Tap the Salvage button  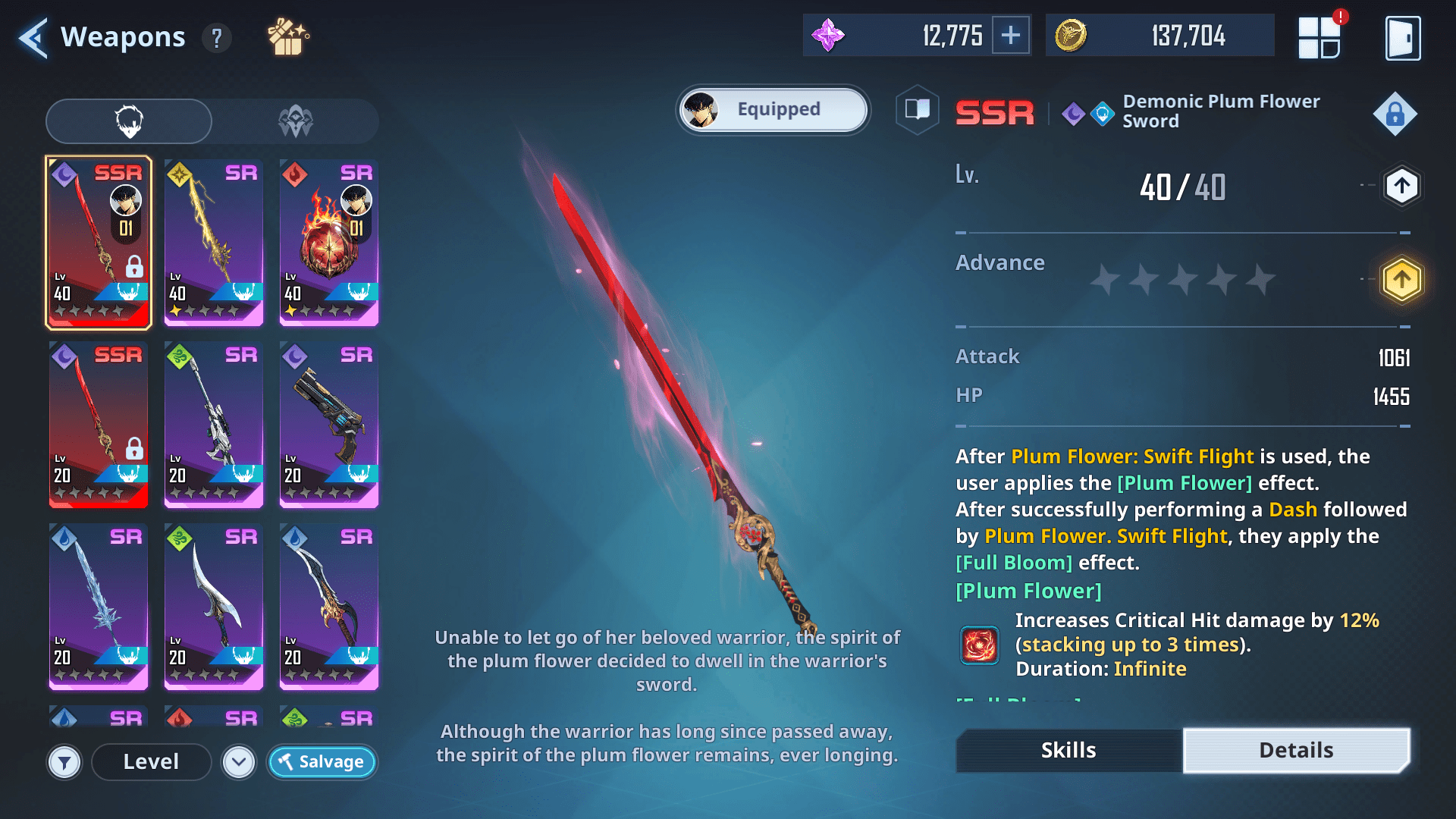(322, 762)
